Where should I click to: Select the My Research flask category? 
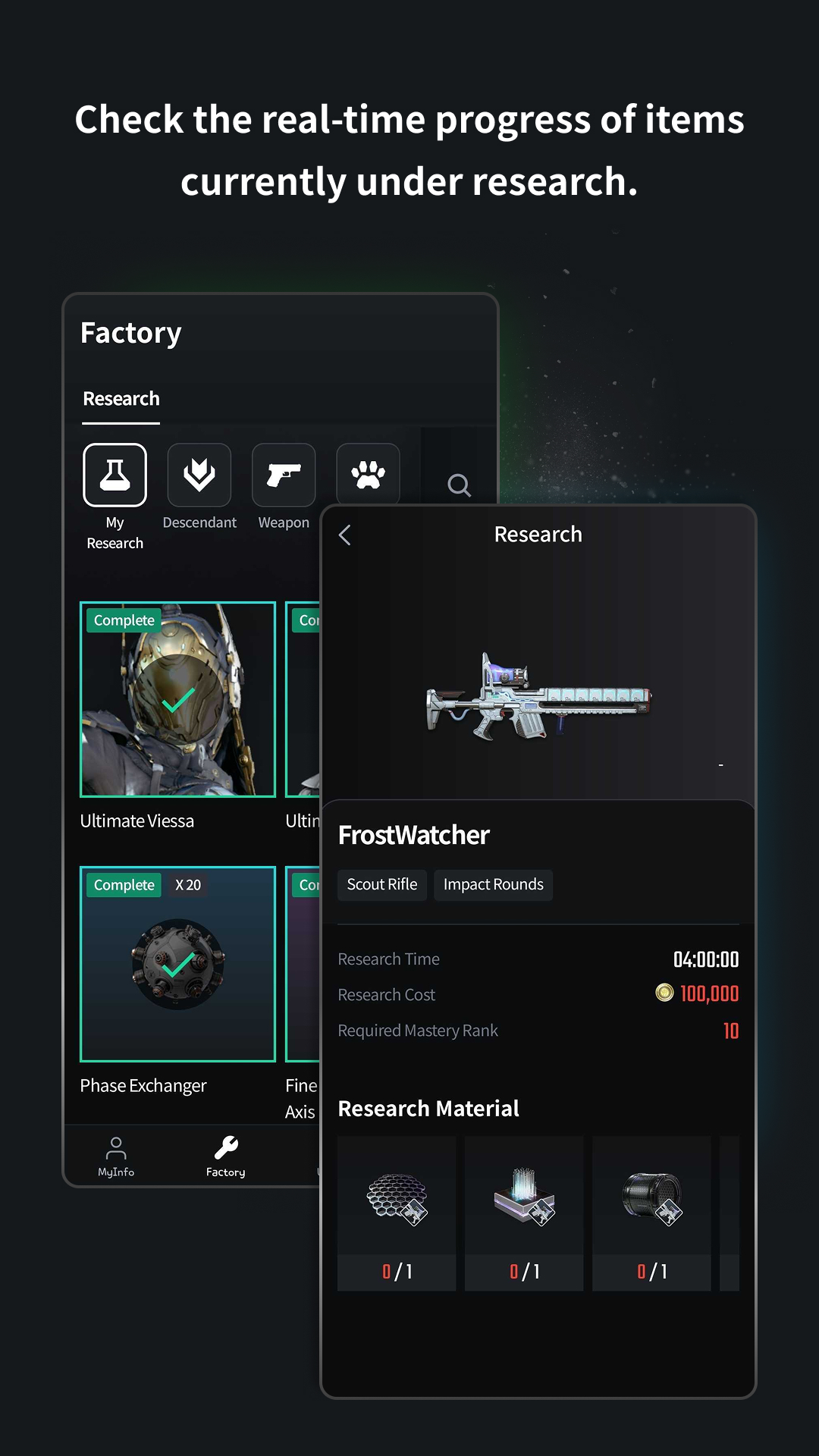[115, 475]
